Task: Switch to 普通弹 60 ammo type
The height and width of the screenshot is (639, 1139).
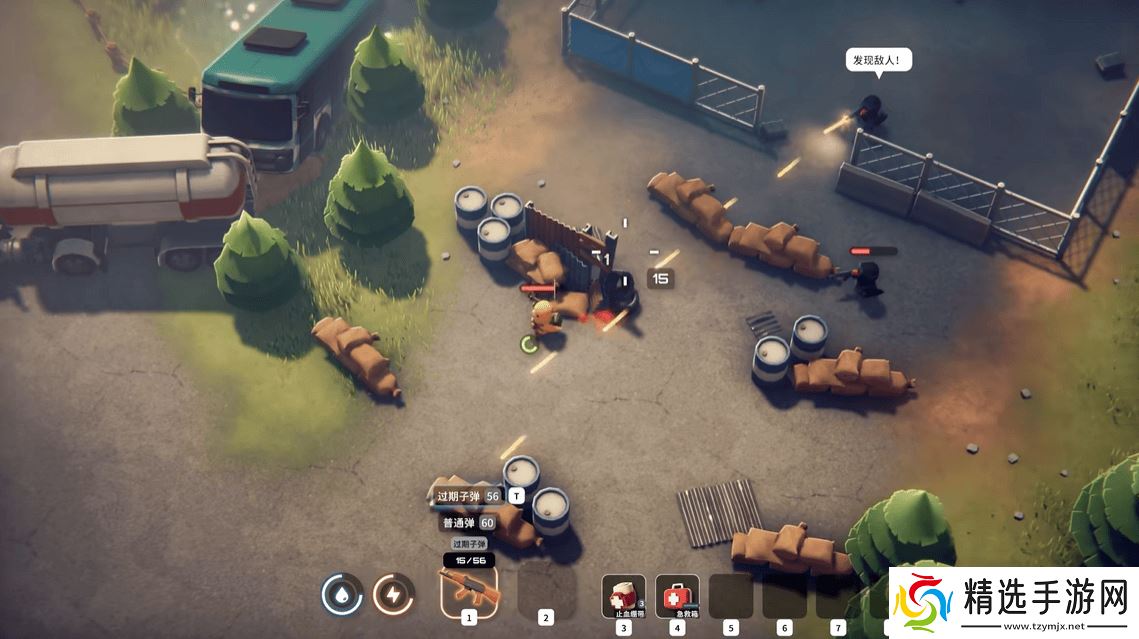Action: [x=467, y=522]
